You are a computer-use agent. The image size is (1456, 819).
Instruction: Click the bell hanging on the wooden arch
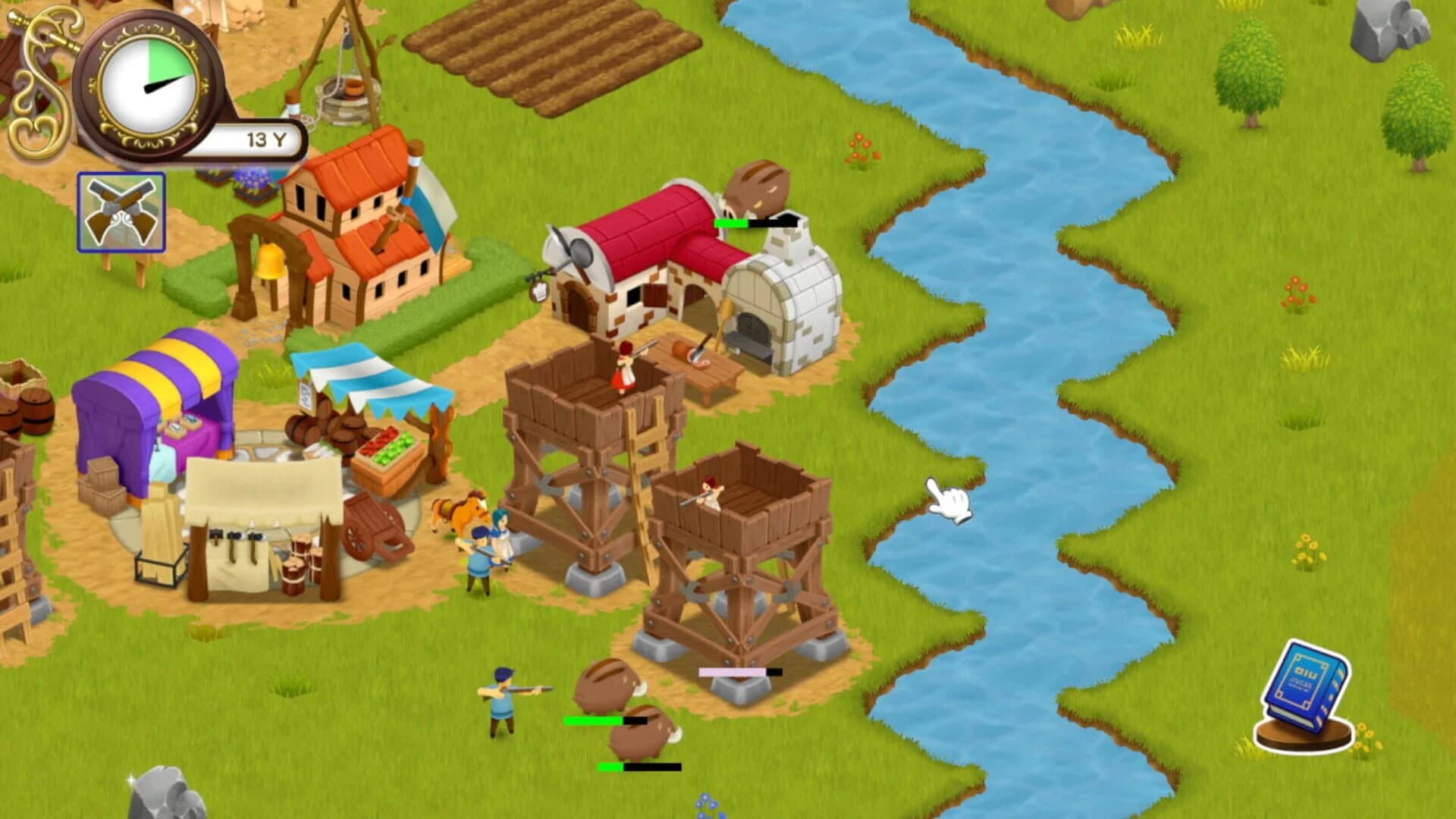(x=271, y=262)
